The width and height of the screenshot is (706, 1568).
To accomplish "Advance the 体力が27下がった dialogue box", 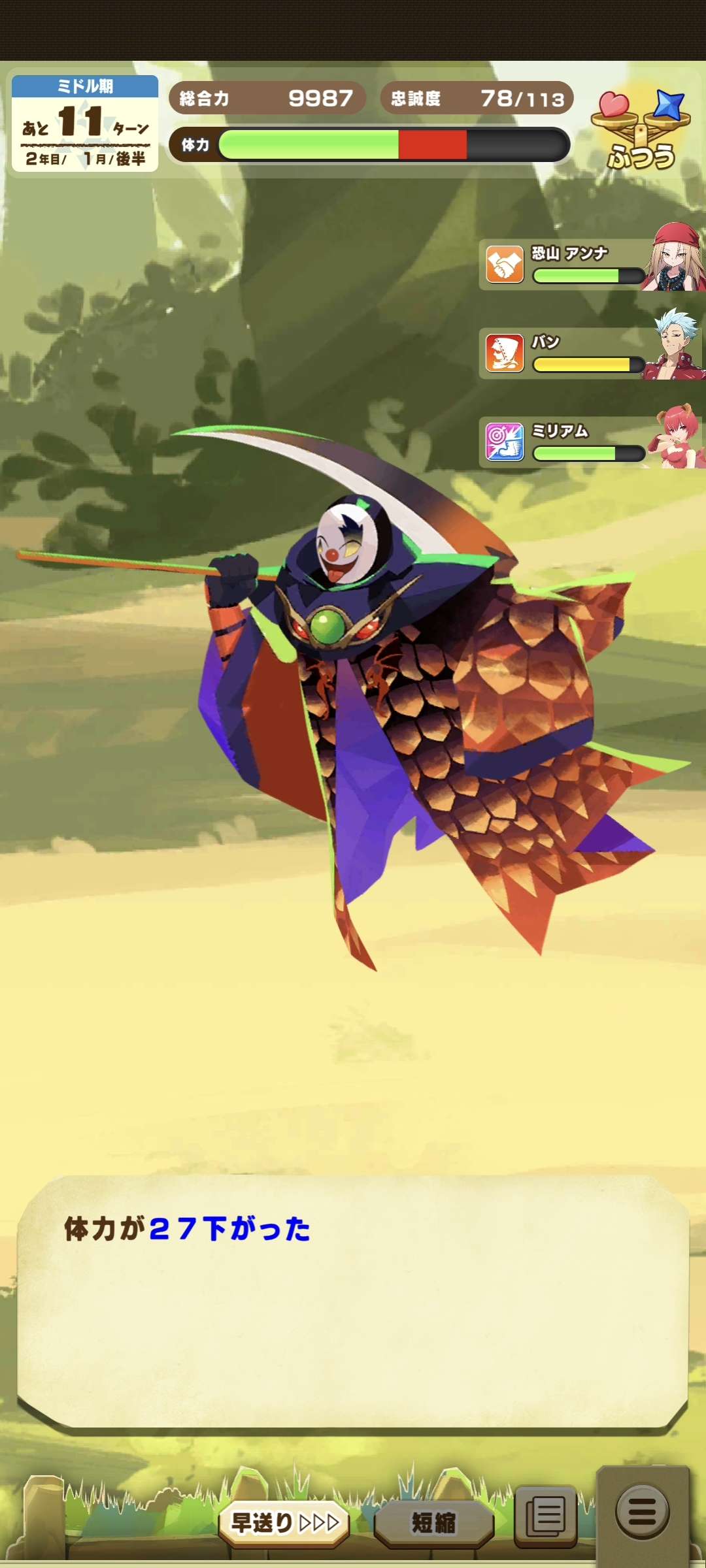I will 353,1300.
